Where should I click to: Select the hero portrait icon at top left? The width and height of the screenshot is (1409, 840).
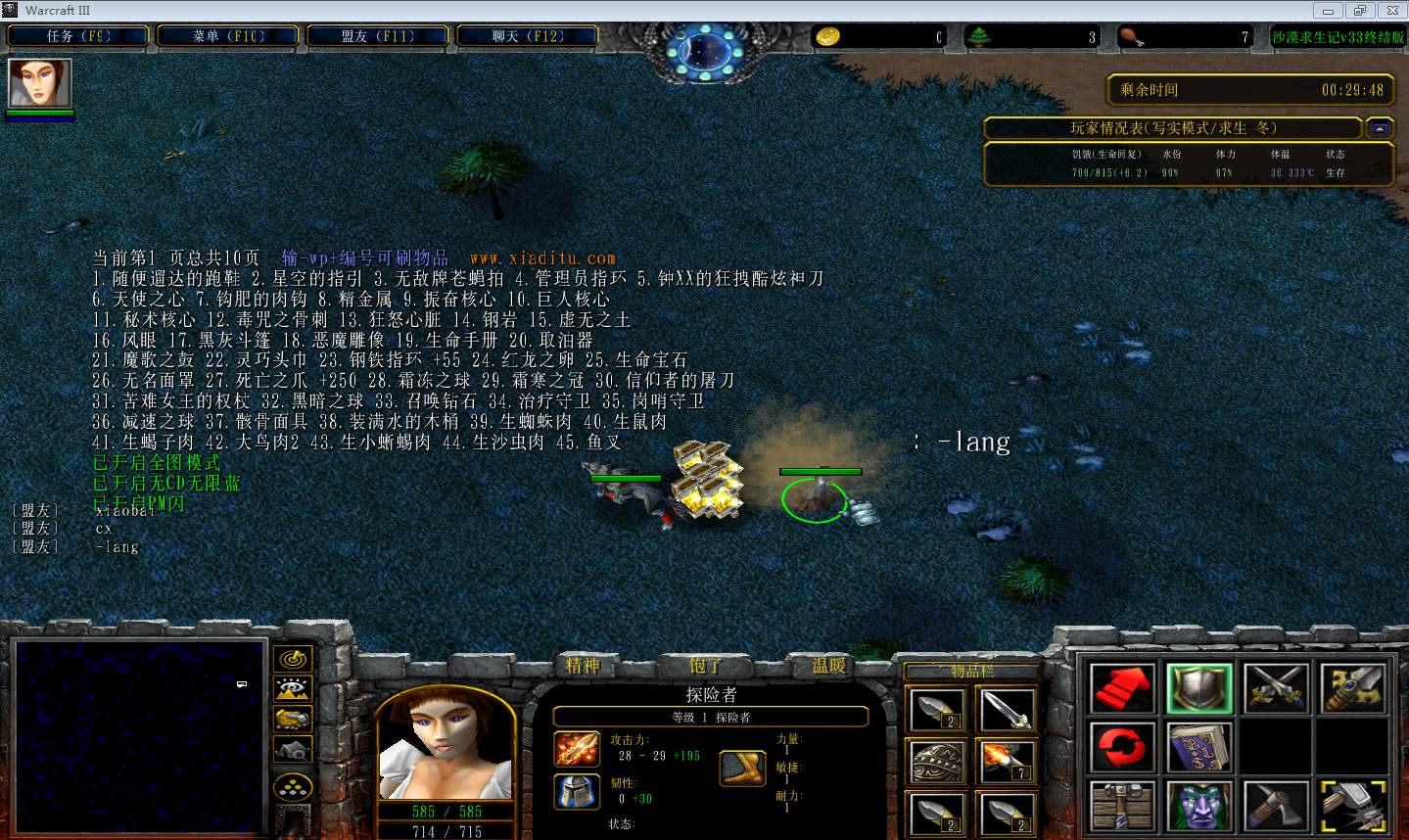[40, 83]
